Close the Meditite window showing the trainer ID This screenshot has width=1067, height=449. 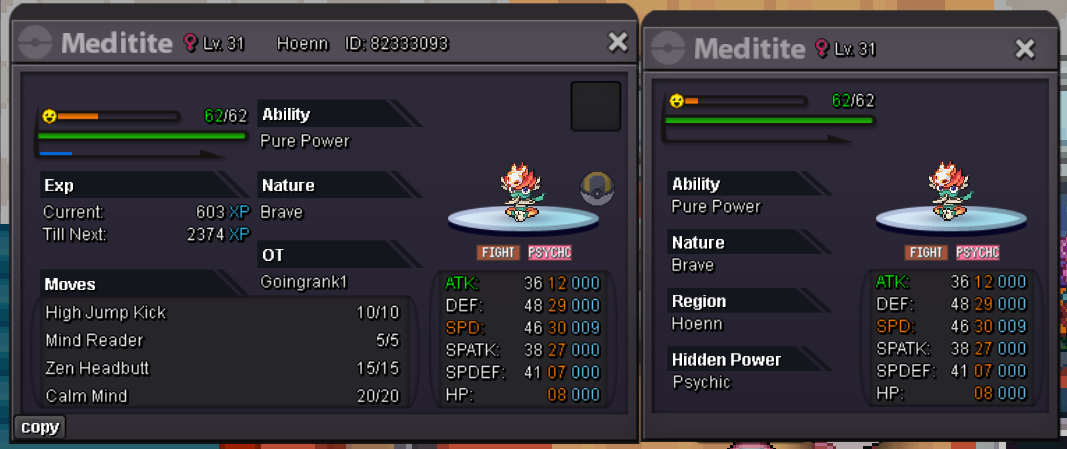618,42
